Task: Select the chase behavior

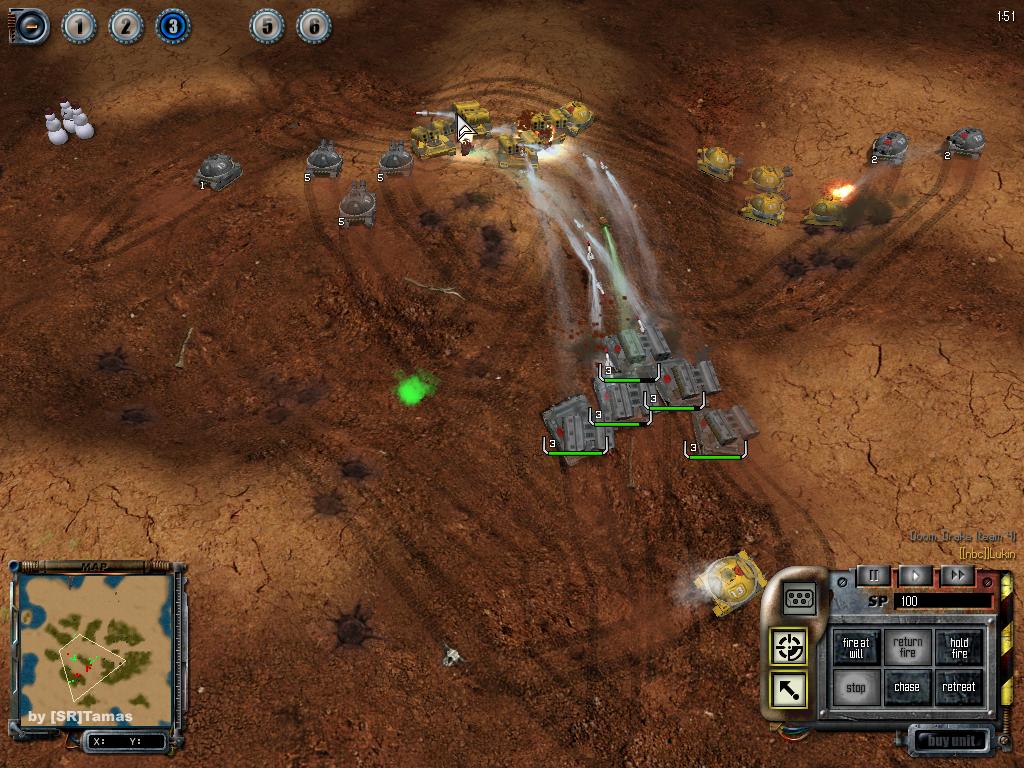Action: coord(908,688)
